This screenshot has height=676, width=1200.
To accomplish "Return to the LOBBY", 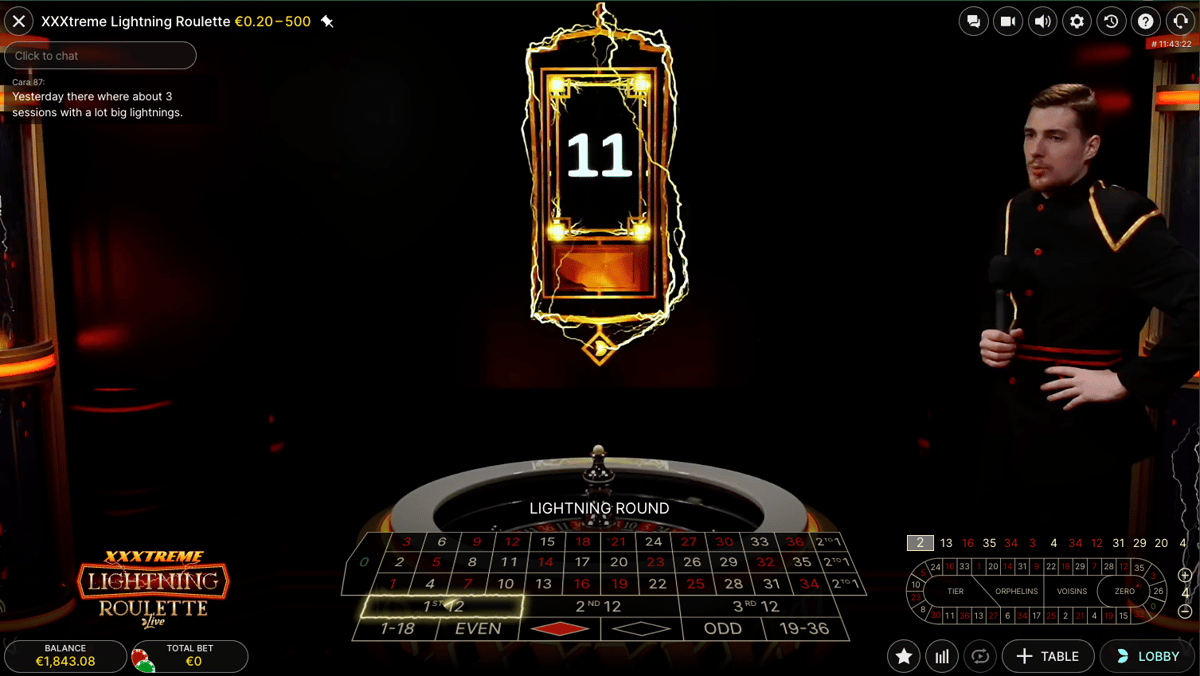I will pyautogui.click(x=1147, y=656).
